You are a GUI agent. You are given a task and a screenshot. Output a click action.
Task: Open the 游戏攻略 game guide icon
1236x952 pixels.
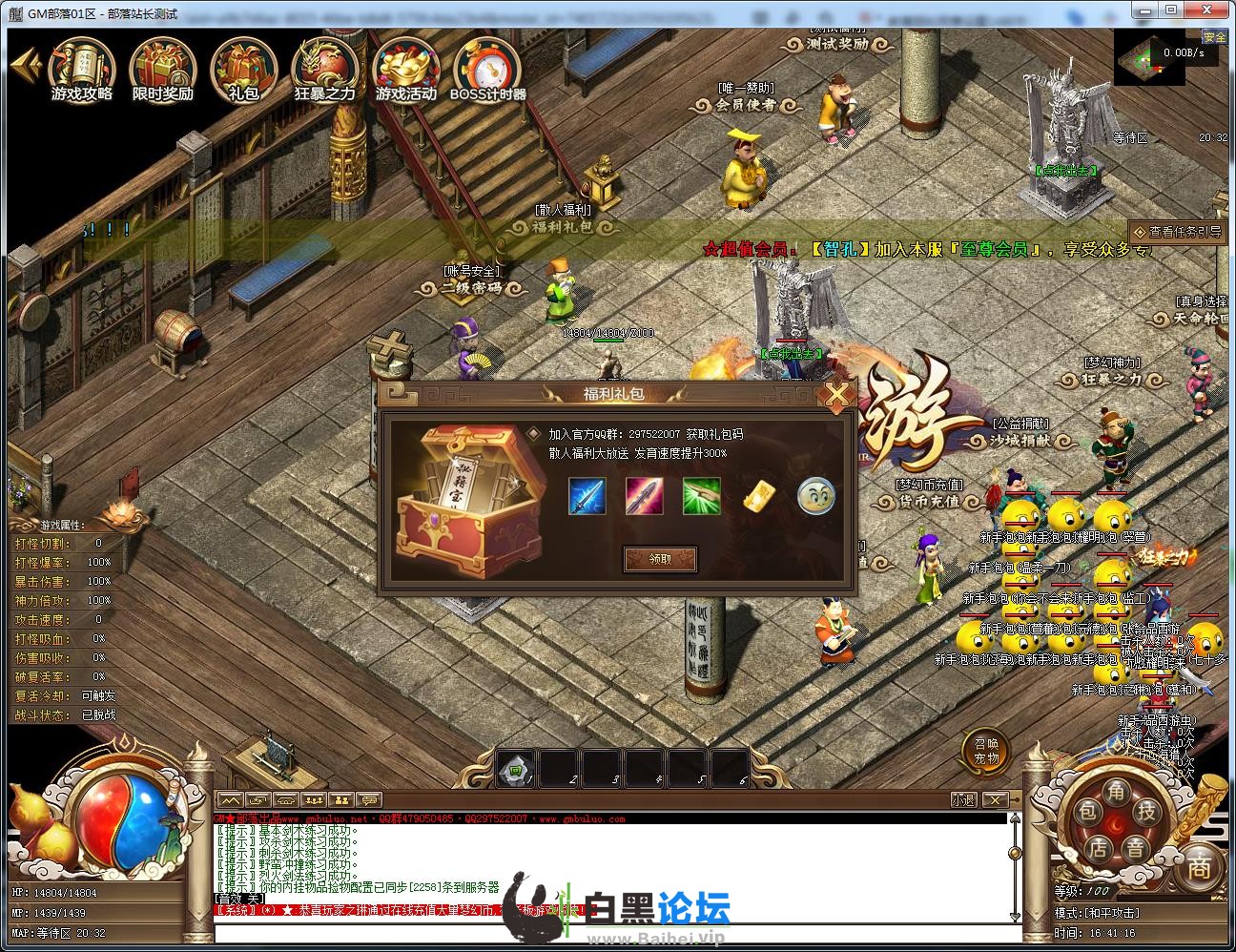click(x=82, y=70)
